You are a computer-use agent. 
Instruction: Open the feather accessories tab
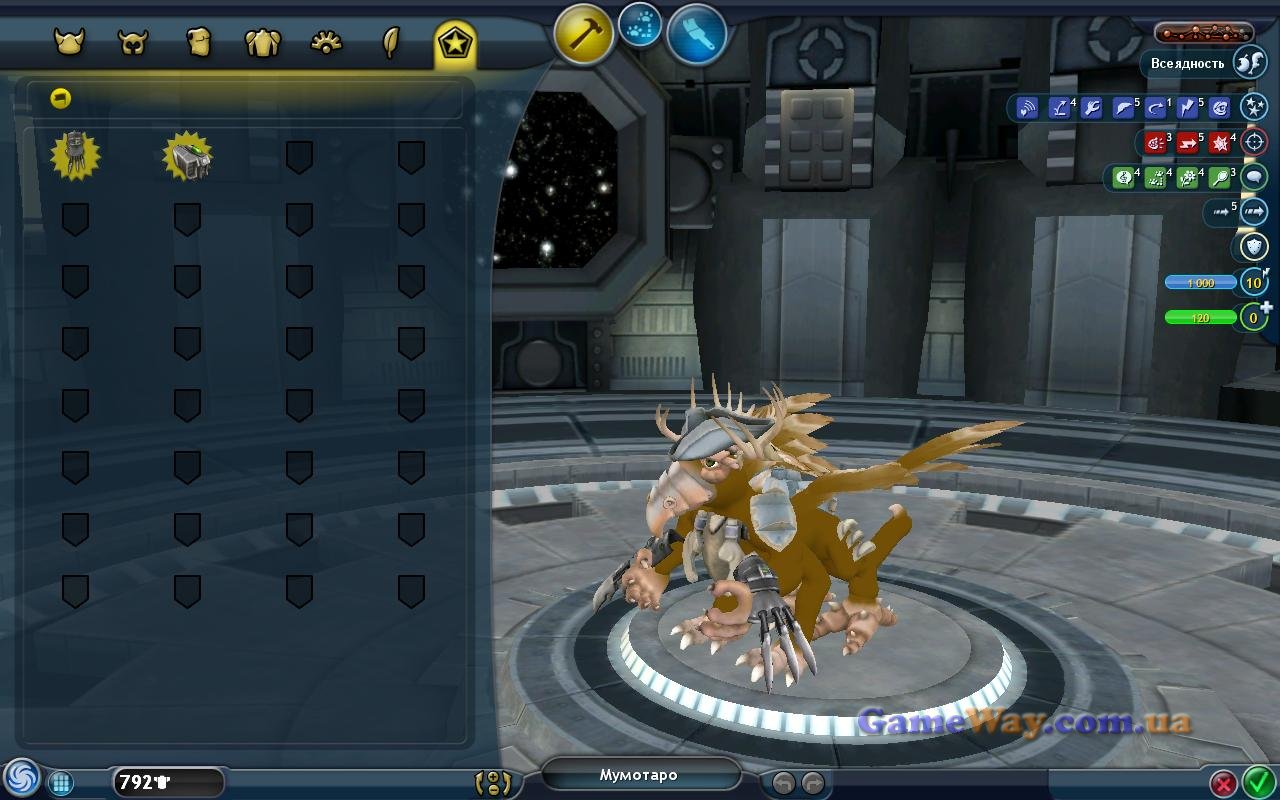391,43
